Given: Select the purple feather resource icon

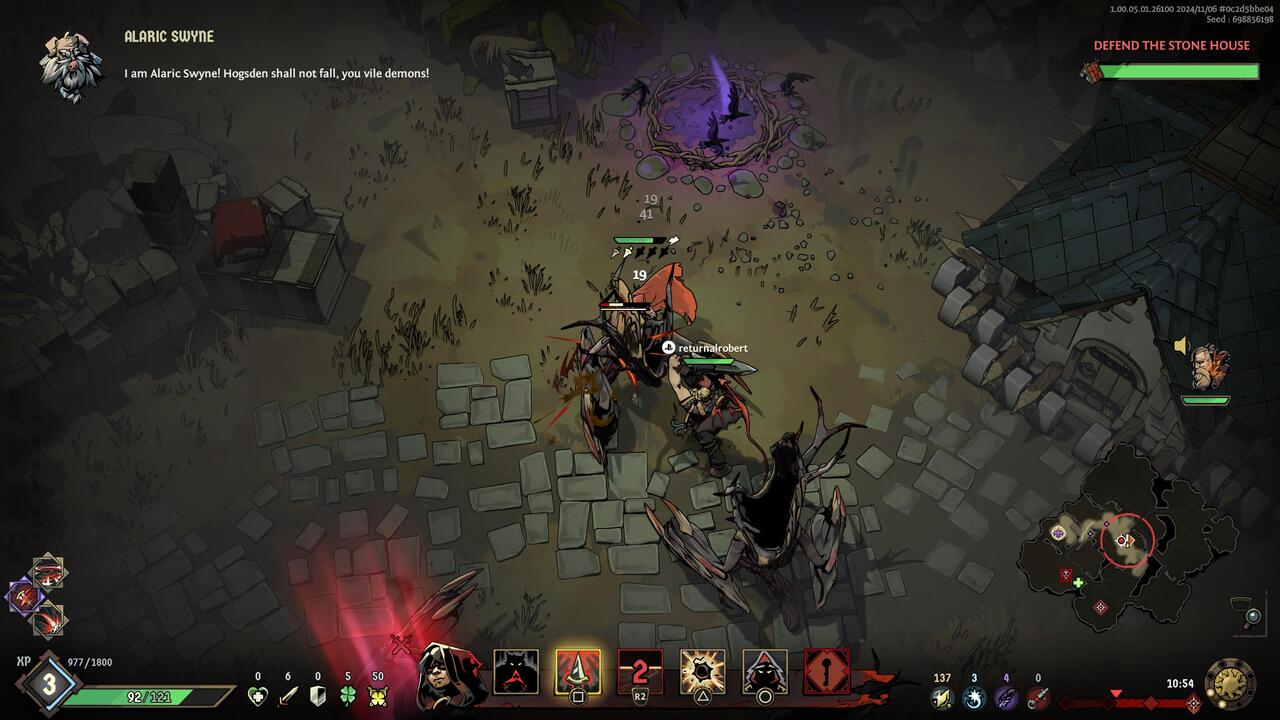Looking at the screenshot, I should pyautogui.click(x=1006, y=697).
